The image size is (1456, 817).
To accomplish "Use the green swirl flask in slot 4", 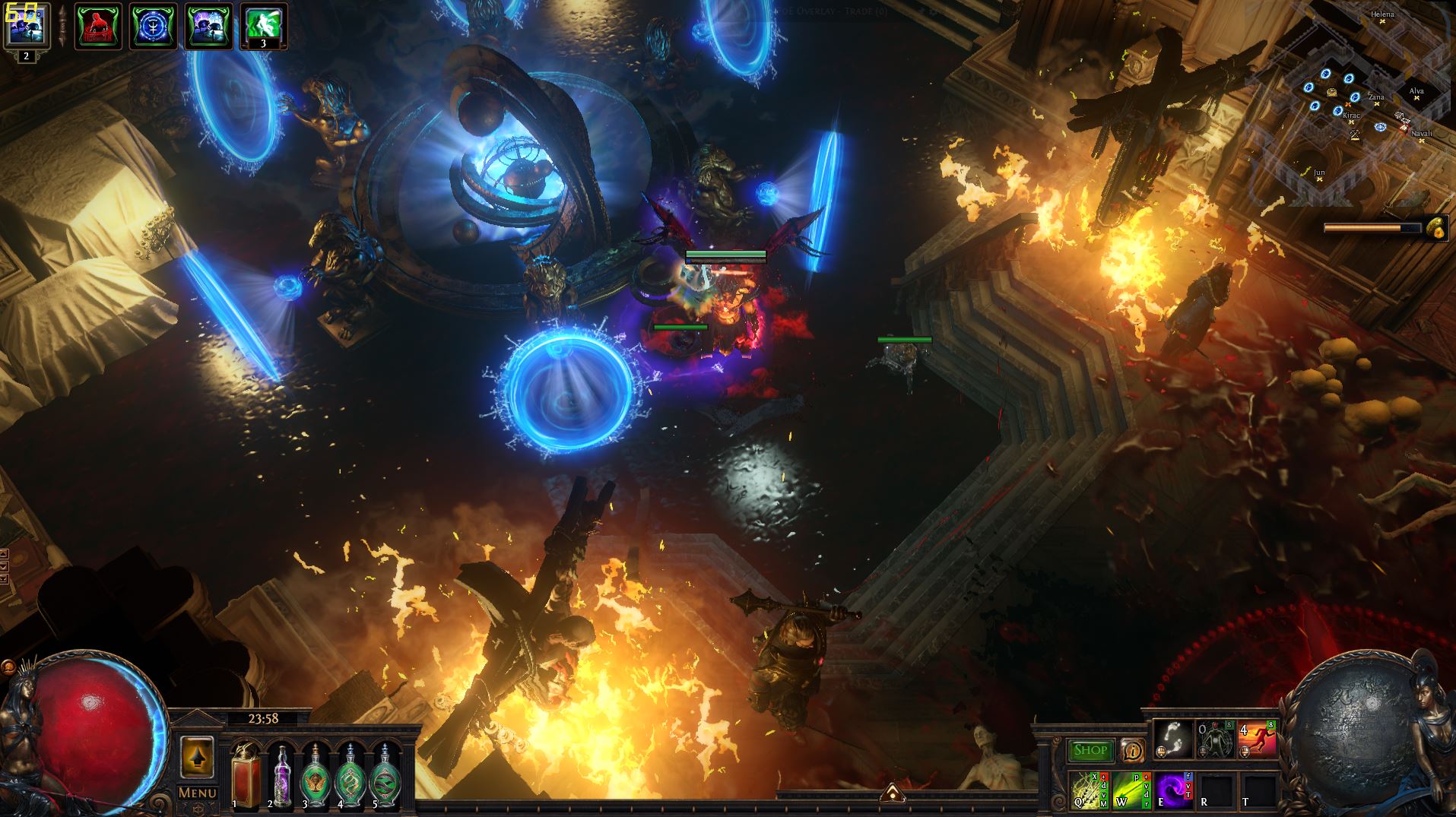I will pyautogui.click(x=349, y=775).
